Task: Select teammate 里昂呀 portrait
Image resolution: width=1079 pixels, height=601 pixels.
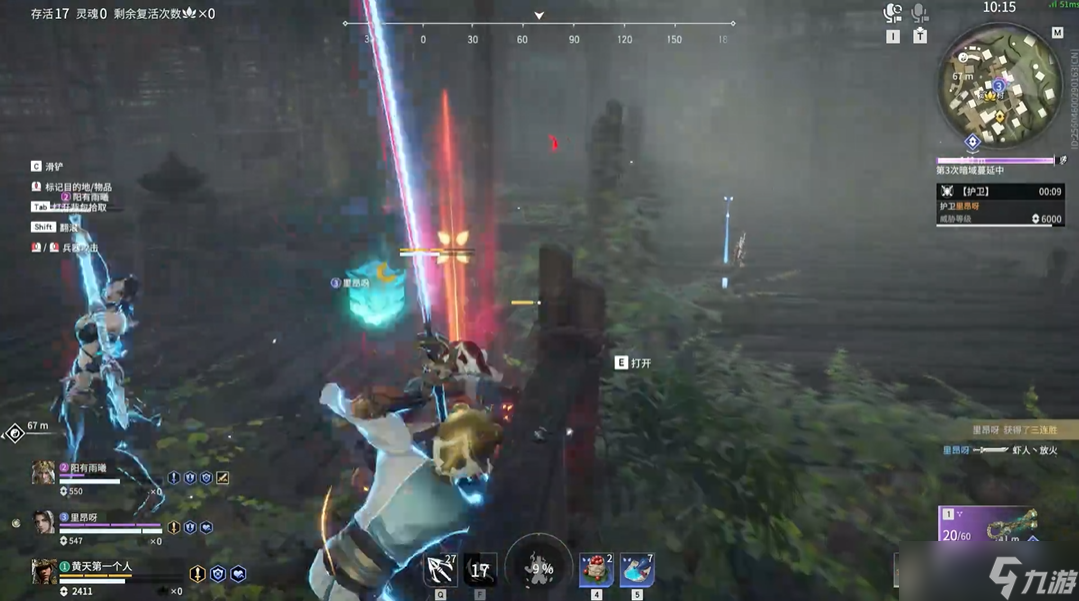Action: click(x=43, y=521)
